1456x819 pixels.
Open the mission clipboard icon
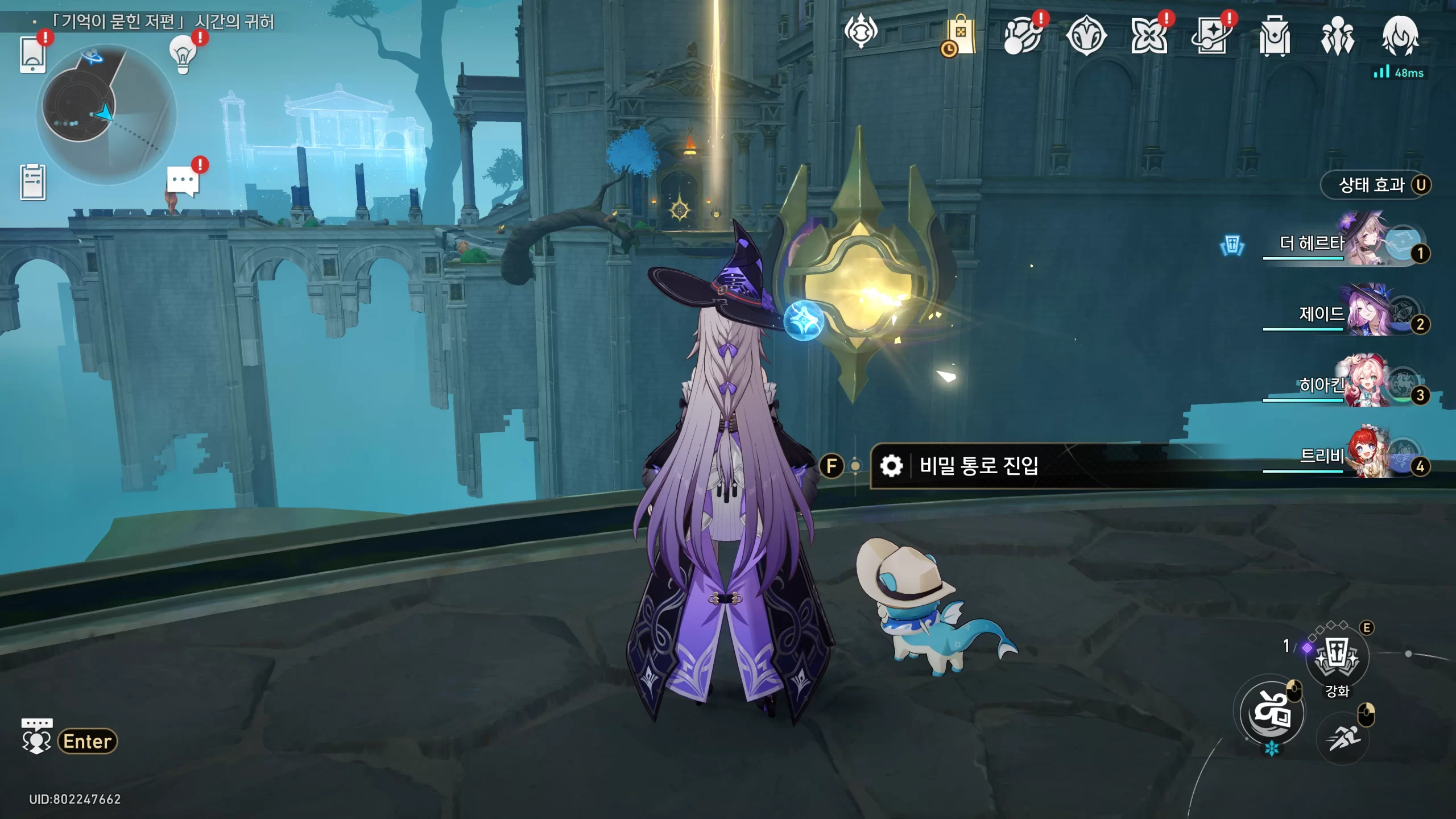coord(33,183)
